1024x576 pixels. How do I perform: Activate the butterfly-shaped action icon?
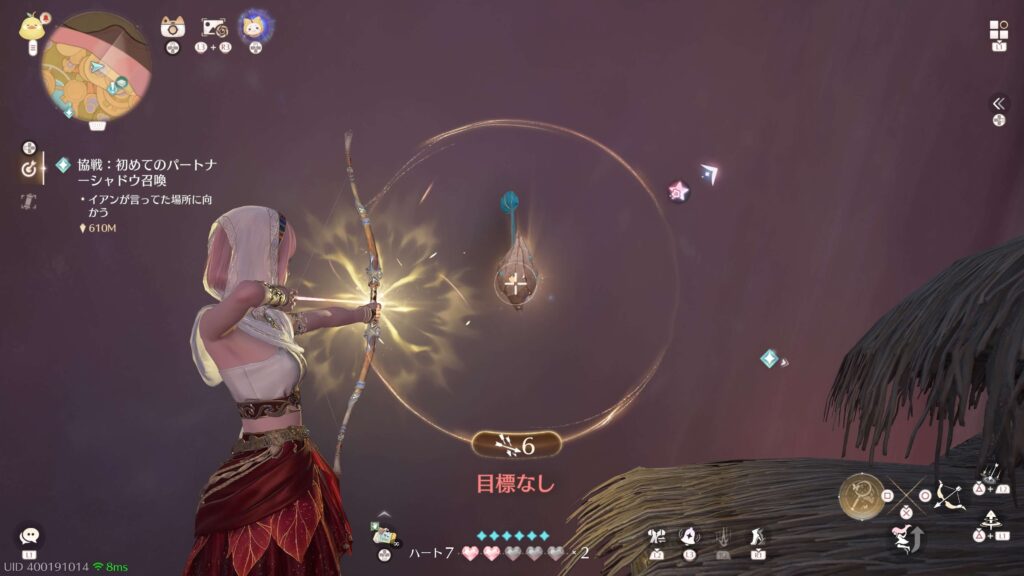point(657,538)
